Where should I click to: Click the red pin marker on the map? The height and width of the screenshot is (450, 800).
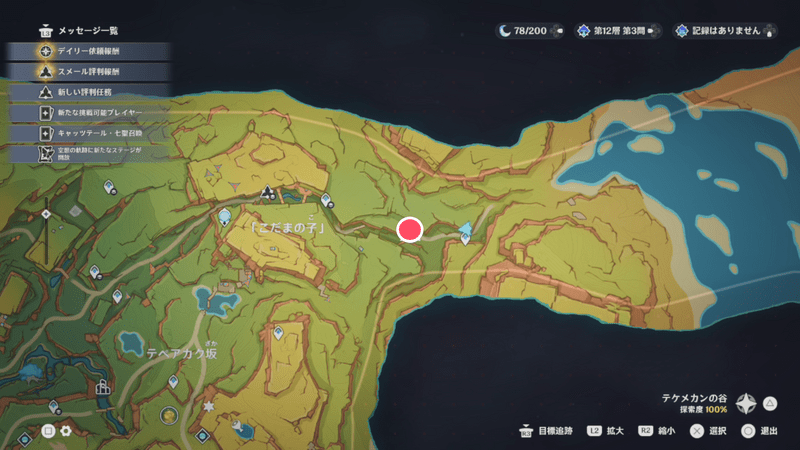click(410, 230)
